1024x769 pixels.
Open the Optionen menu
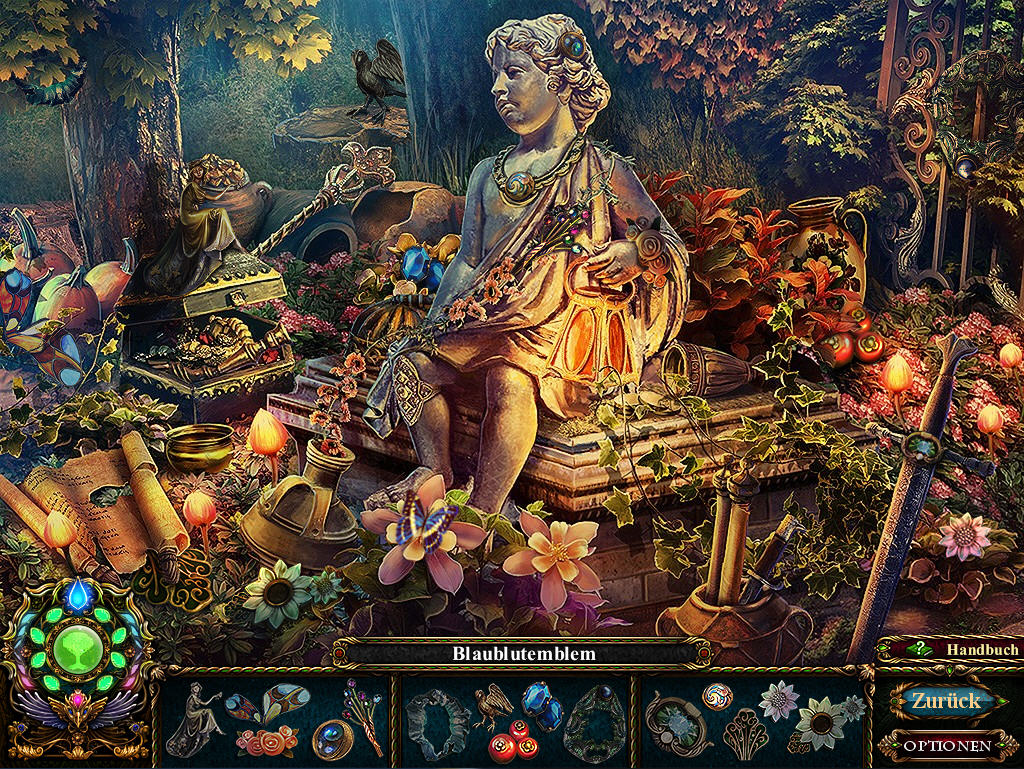tap(946, 745)
